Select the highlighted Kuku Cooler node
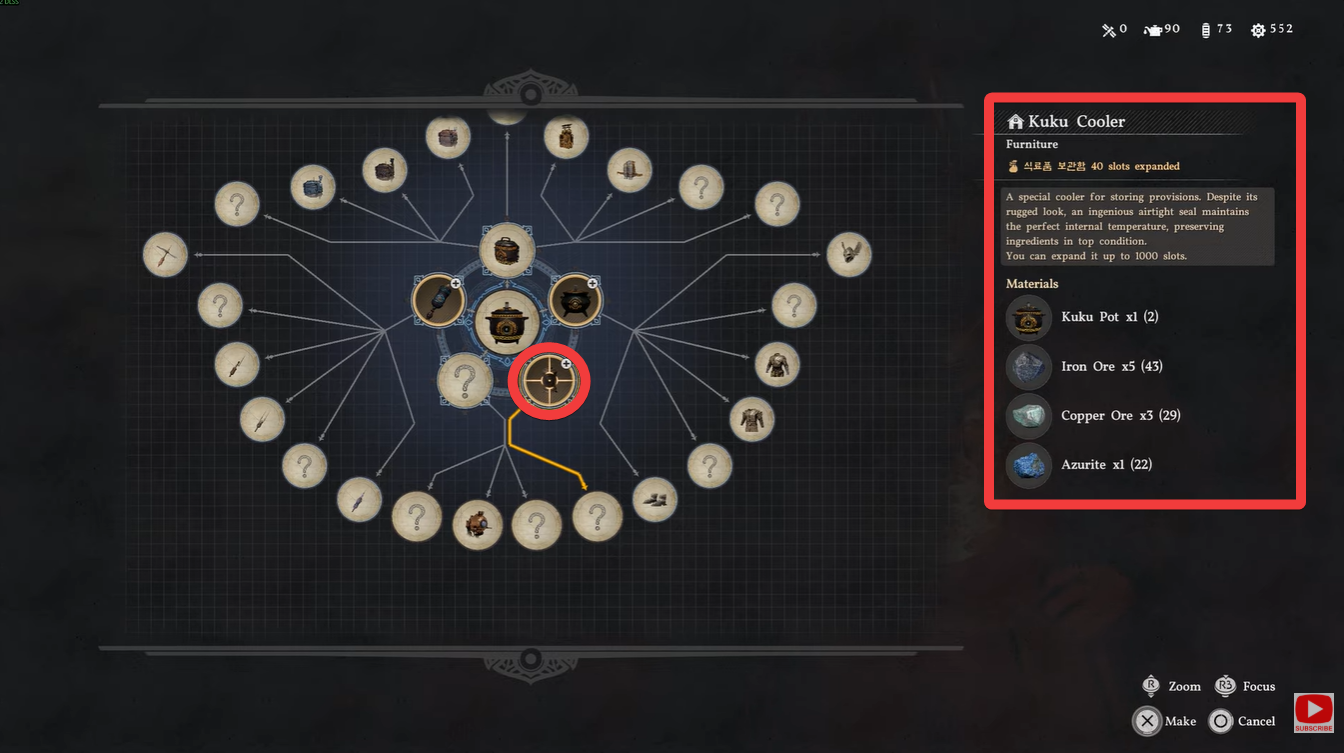The height and width of the screenshot is (753, 1344). pos(549,381)
